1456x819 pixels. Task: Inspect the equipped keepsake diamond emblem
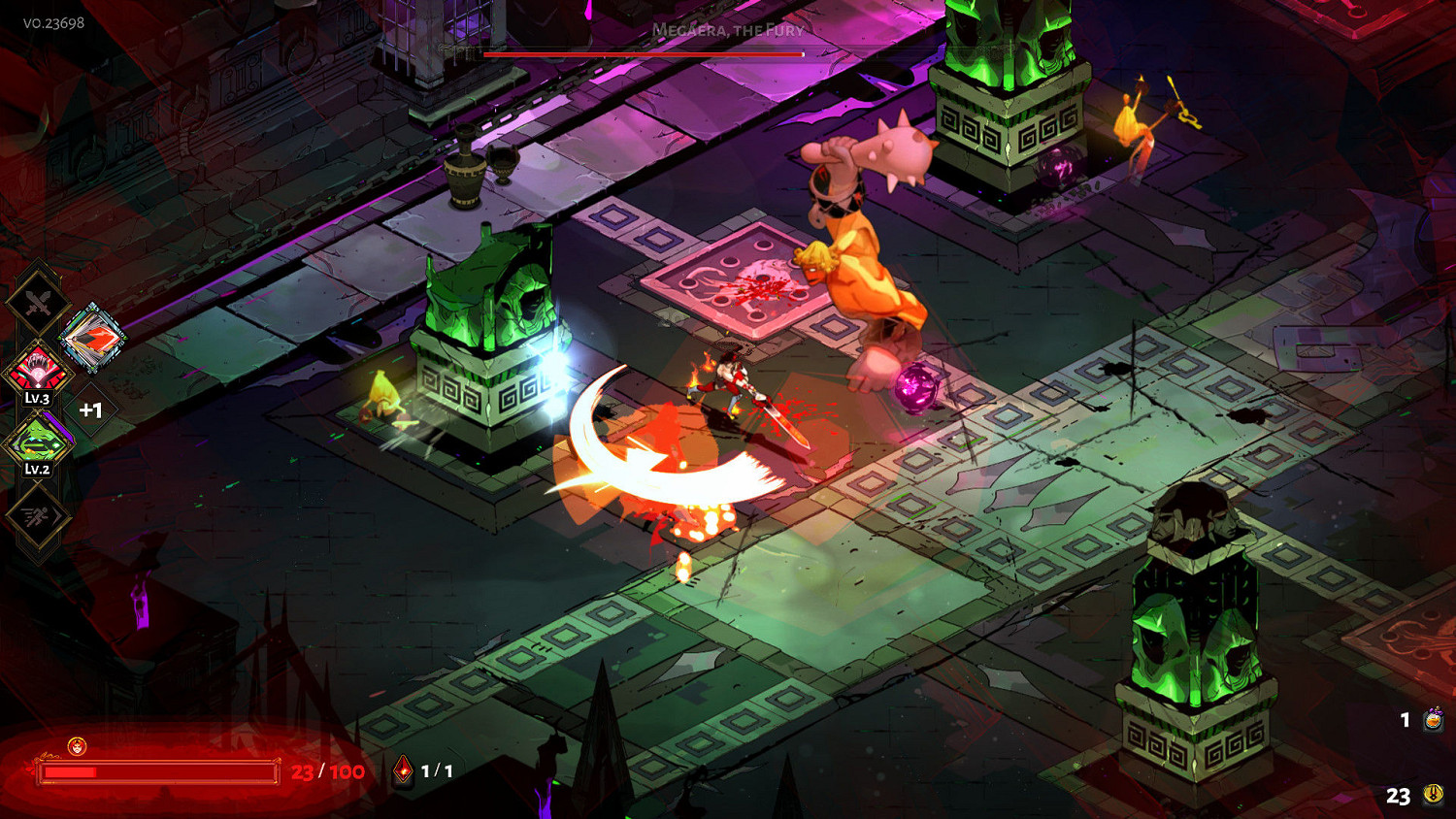pyautogui.click(x=91, y=339)
